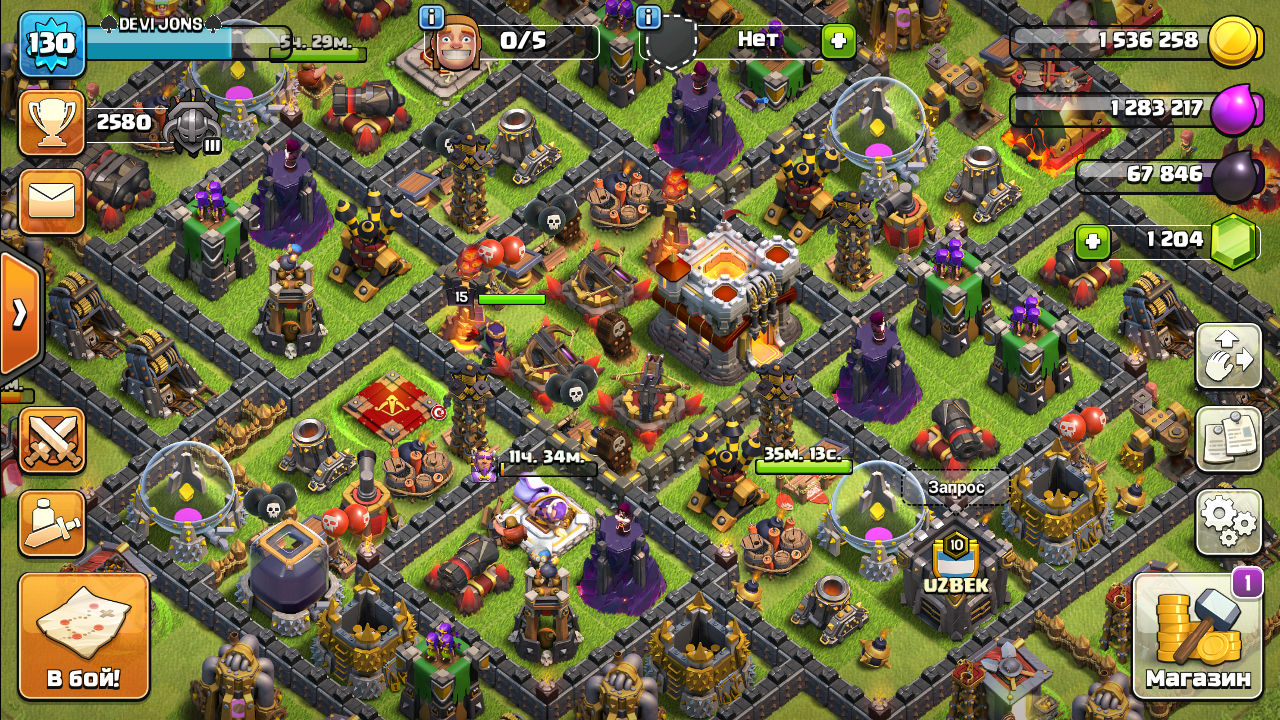Show builder info next to 0/5
The height and width of the screenshot is (720, 1280).
point(431,17)
